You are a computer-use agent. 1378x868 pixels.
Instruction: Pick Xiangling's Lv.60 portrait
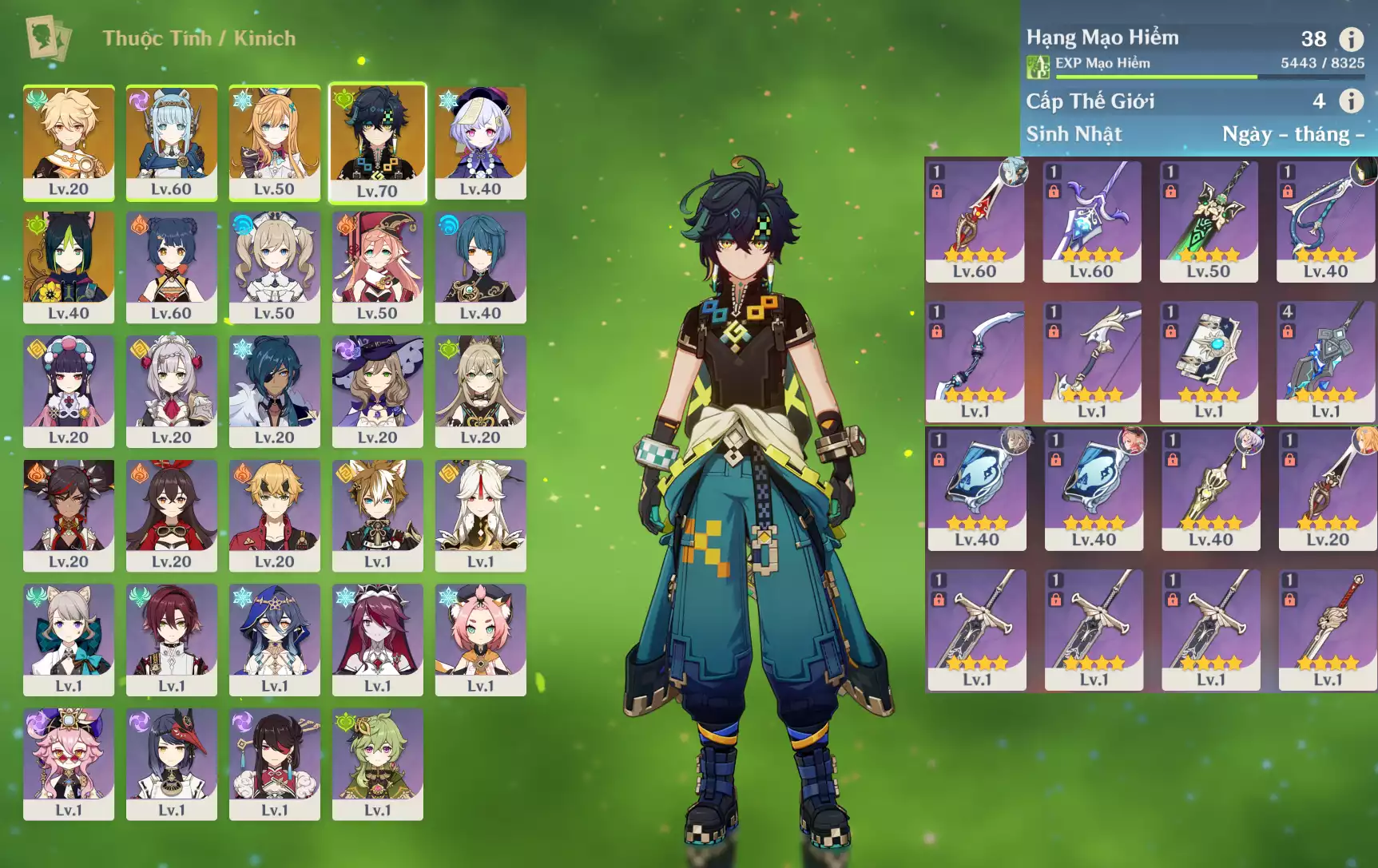click(x=171, y=266)
